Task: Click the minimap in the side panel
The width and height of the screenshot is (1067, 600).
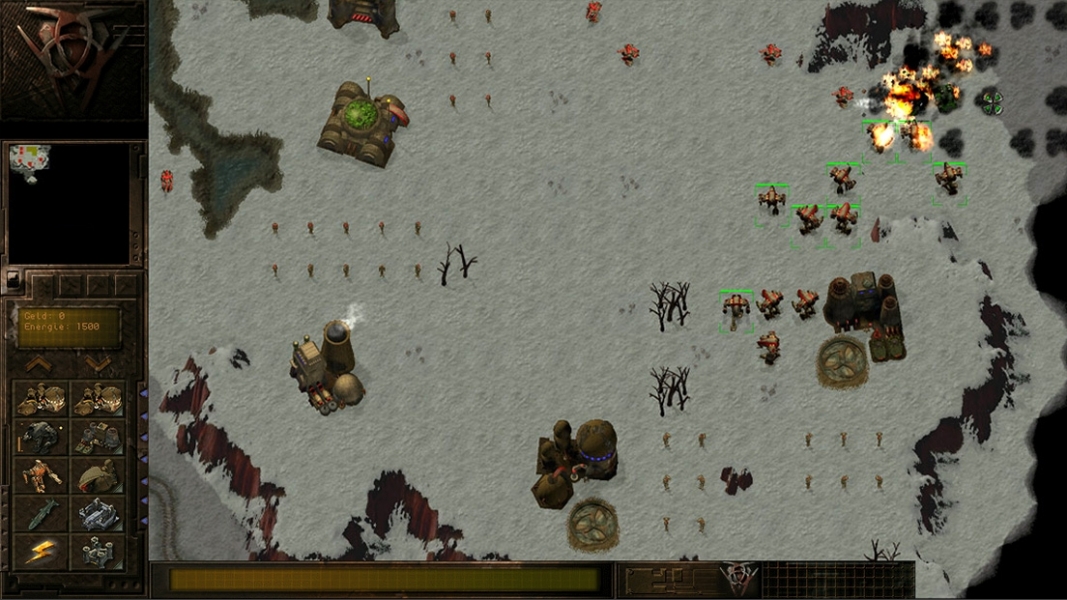Action: click(69, 204)
